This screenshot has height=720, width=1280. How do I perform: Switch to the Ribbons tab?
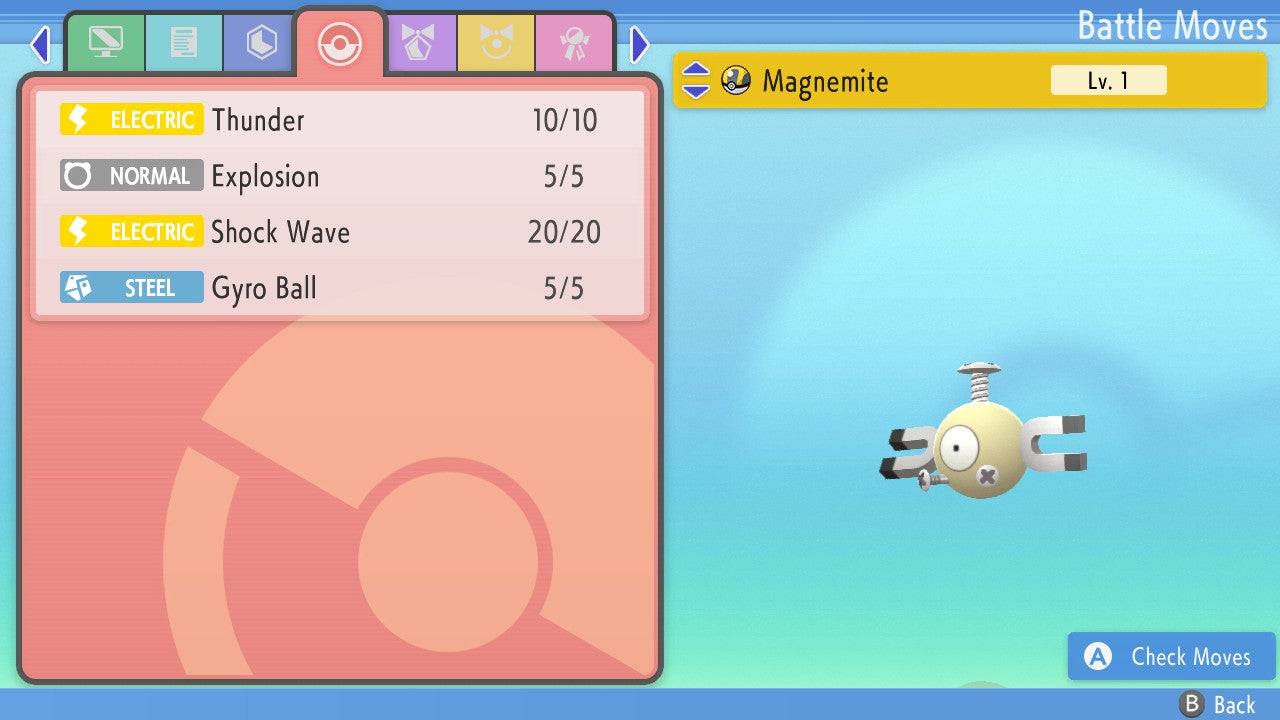pos(575,43)
